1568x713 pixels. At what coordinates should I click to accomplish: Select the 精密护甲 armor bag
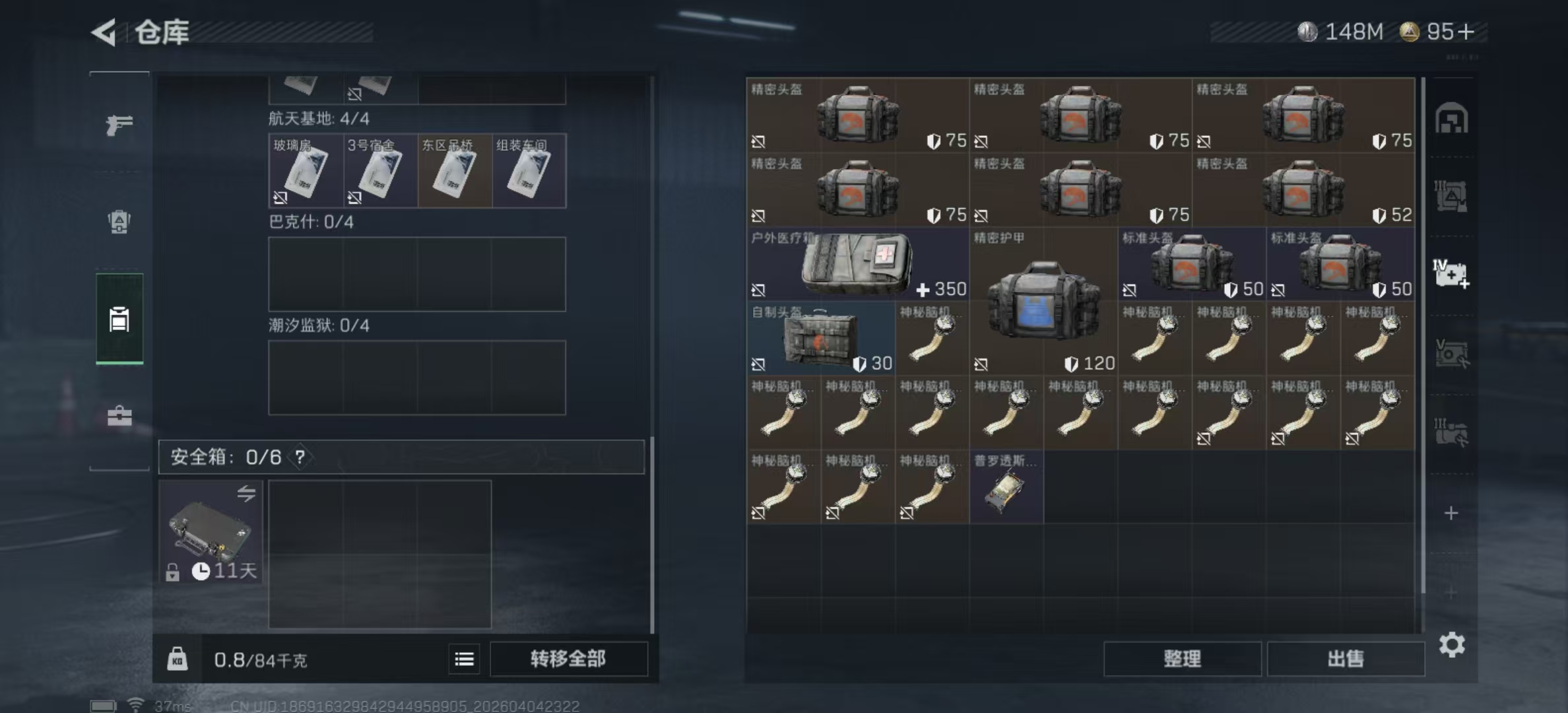pos(1043,301)
